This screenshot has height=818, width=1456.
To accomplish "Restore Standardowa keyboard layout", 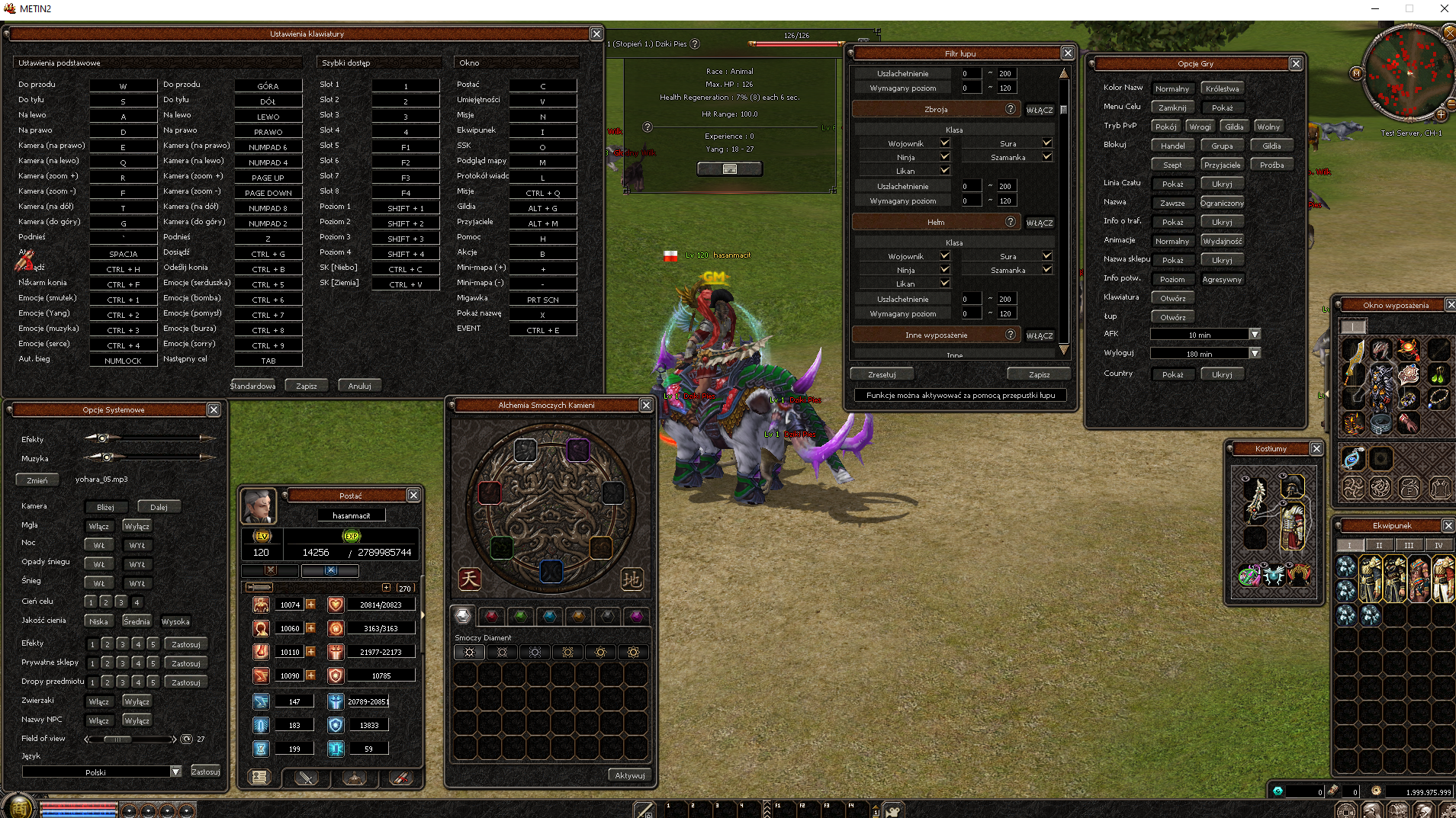I will tap(253, 386).
